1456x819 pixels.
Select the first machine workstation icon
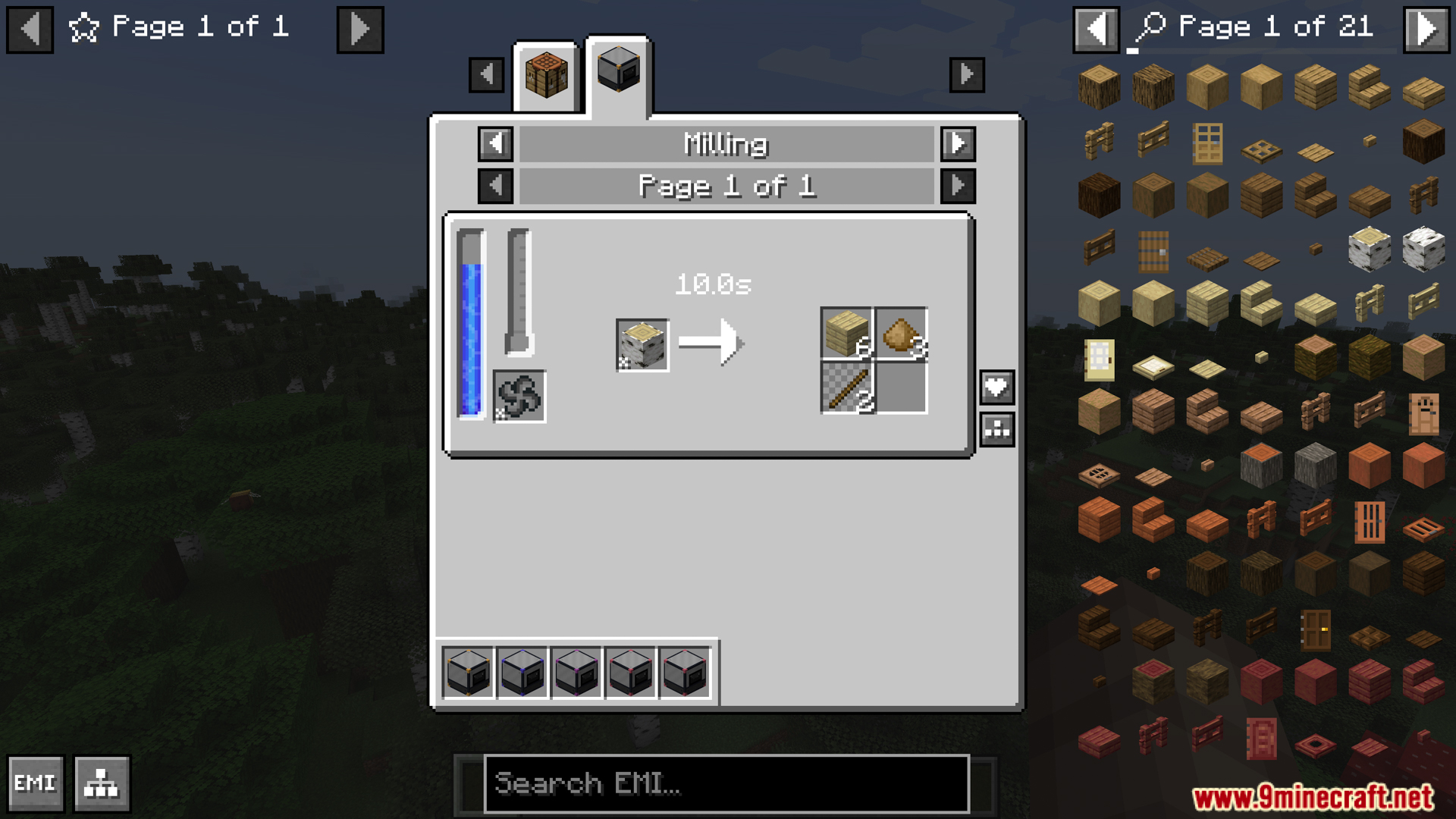[x=468, y=673]
